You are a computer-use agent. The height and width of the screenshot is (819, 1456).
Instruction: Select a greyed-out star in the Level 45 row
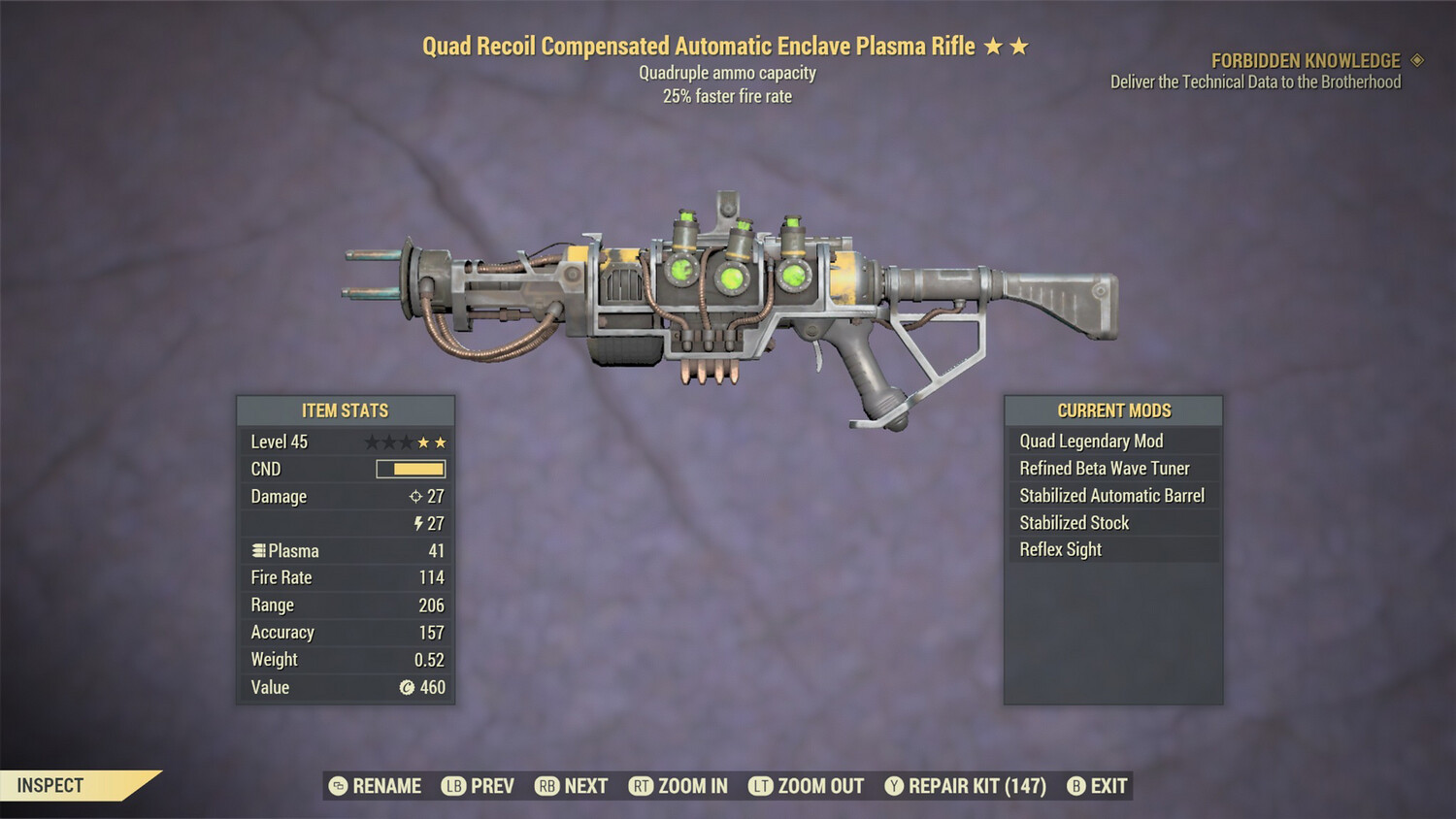point(374,441)
